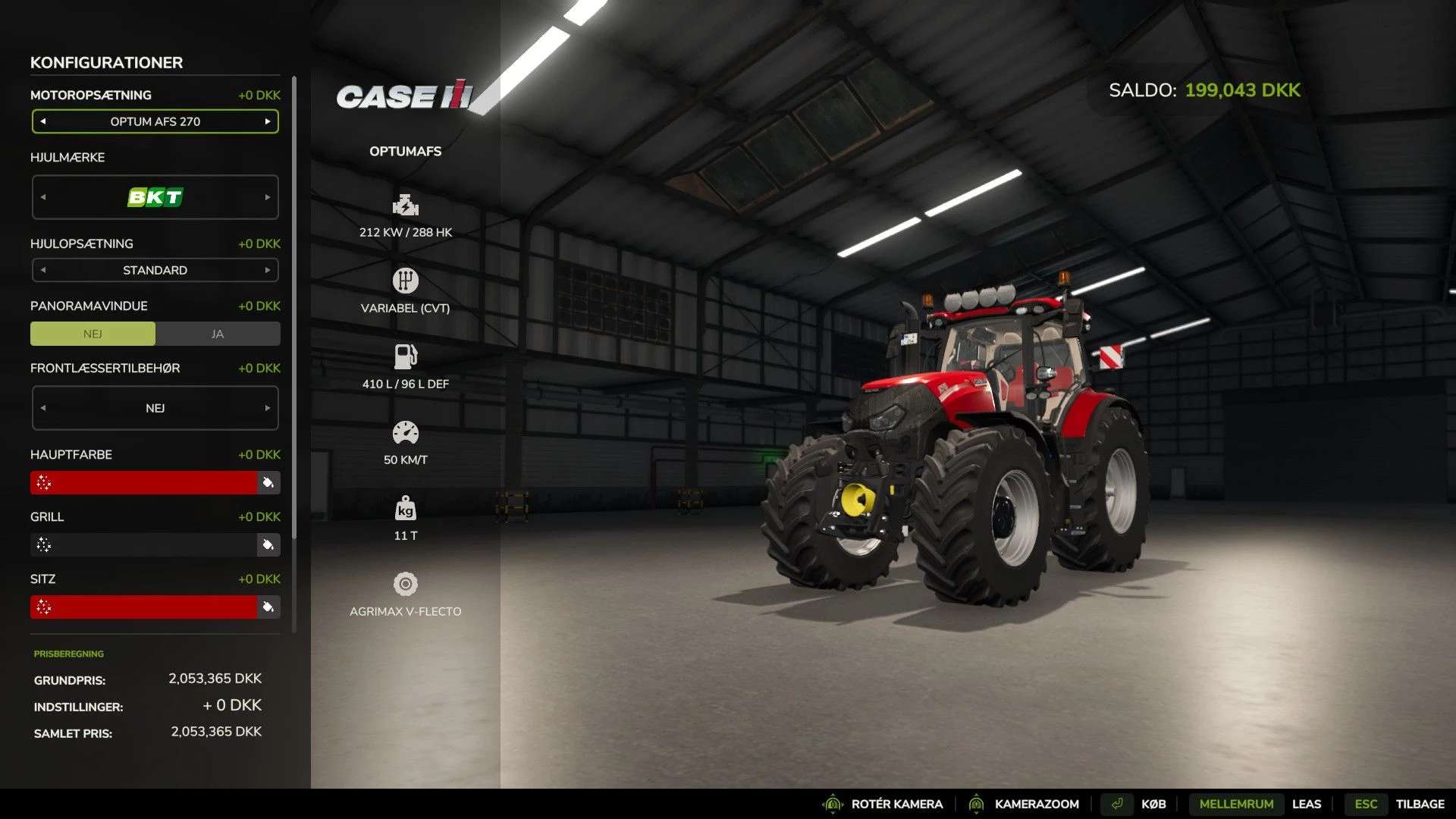Select next engine option after Optum AFS 270
The image size is (1456, 819).
pos(268,121)
